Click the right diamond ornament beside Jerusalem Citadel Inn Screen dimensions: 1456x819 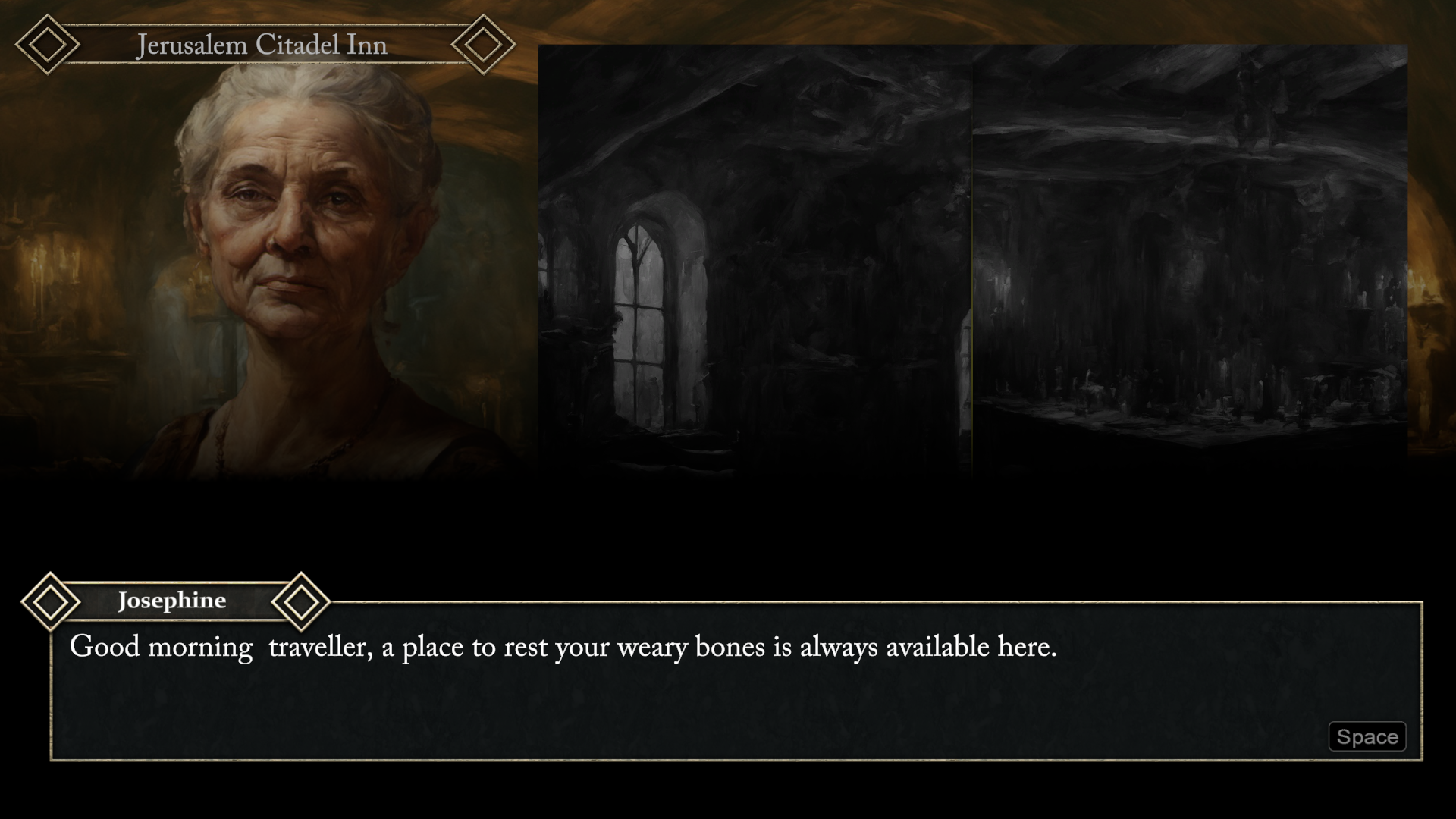click(483, 44)
